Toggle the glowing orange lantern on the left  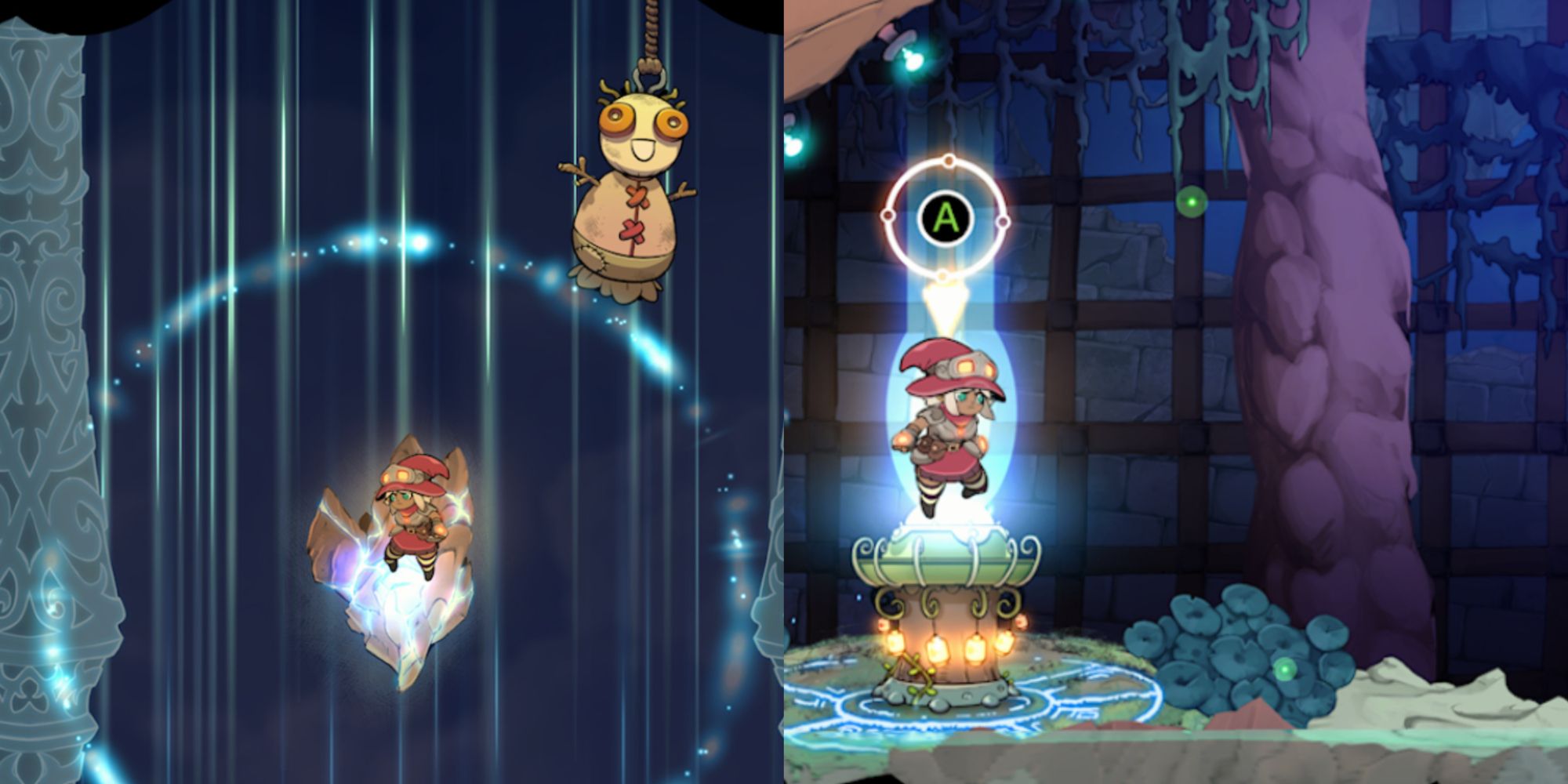(x=896, y=643)
